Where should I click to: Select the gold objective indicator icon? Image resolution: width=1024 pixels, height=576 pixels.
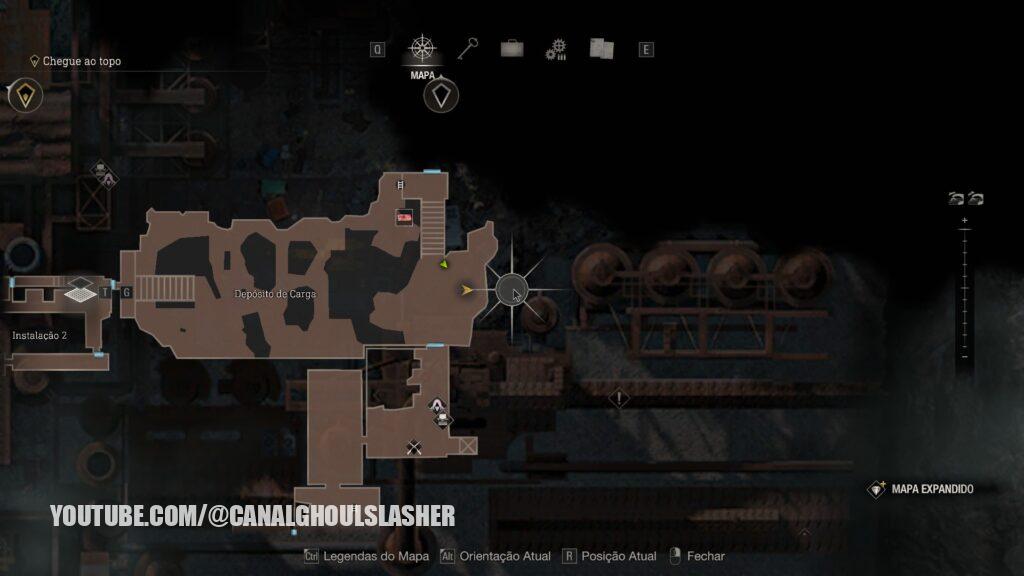click(24, 96)
